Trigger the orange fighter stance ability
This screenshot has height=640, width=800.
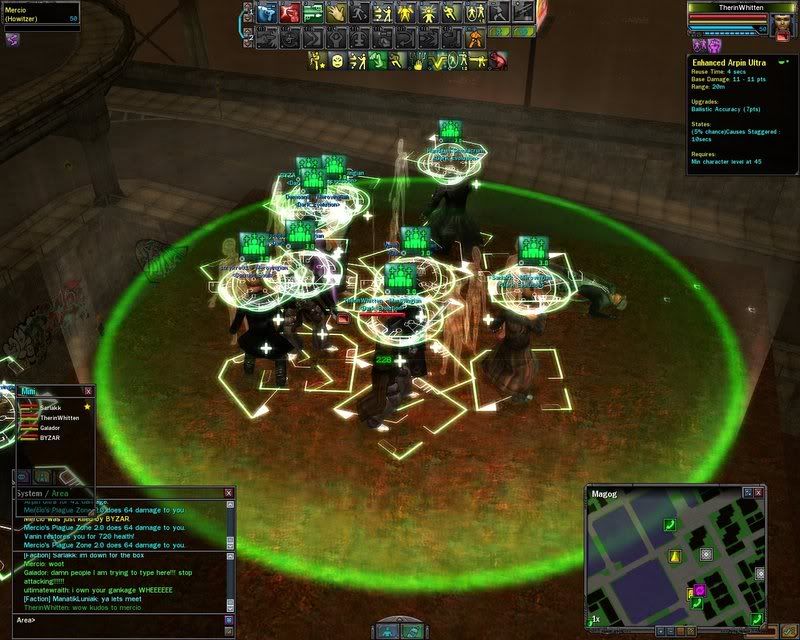pyautogui.click(x=476, y=40)
